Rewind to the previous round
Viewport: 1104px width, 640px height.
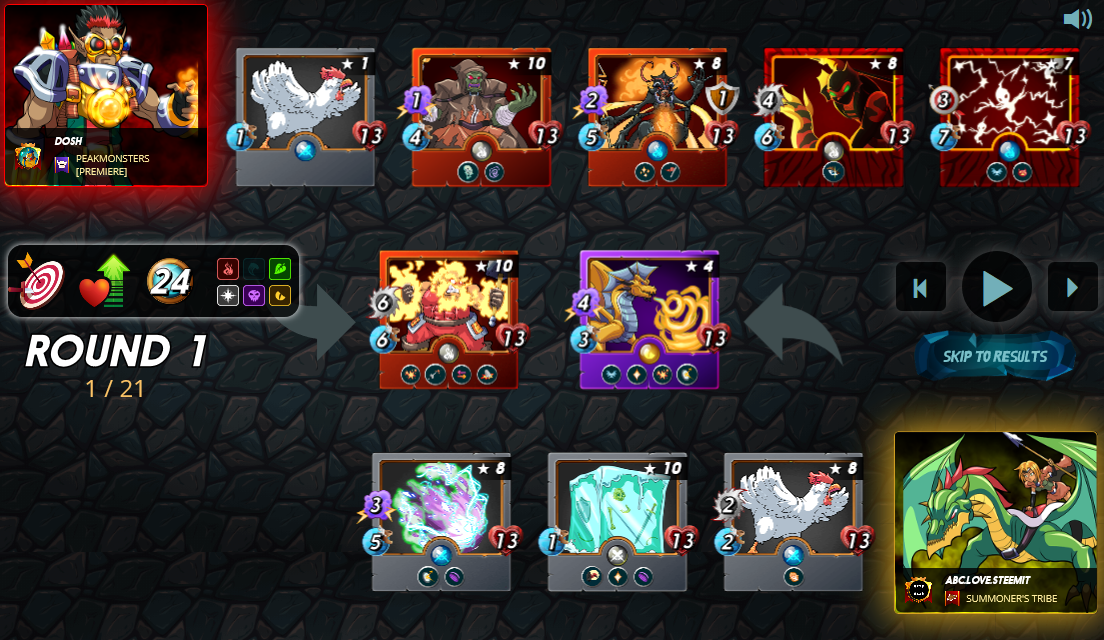click(x=920, y=288)
